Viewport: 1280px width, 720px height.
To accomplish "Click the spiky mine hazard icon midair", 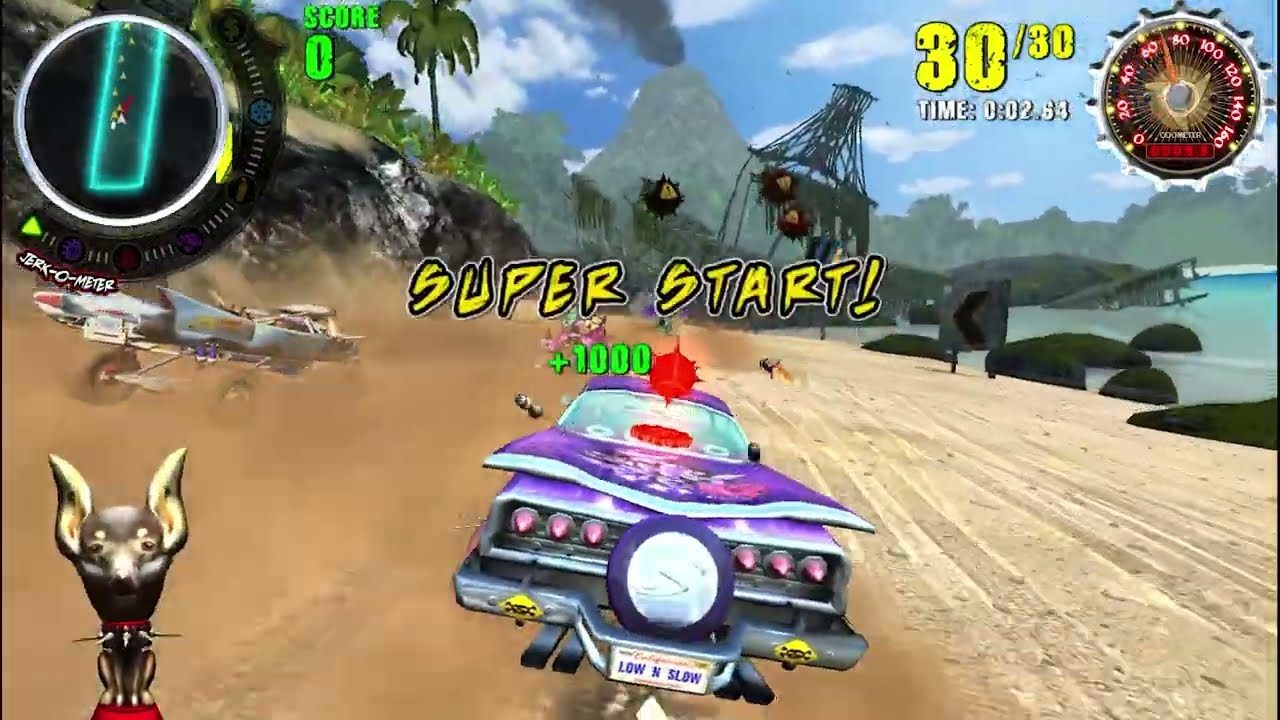I will pos(662,195).
